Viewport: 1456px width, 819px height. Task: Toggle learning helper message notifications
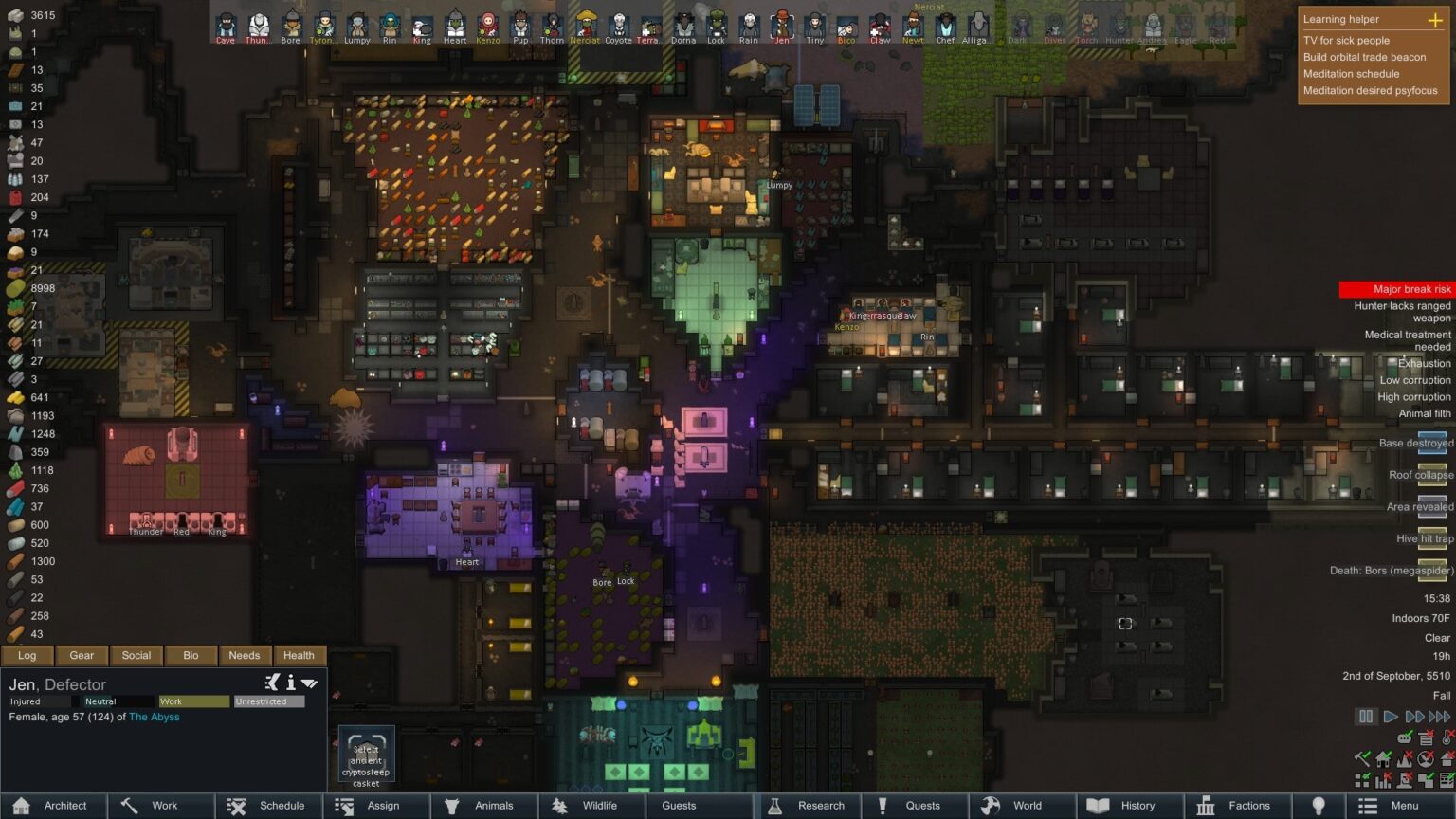click(1404, 738)
